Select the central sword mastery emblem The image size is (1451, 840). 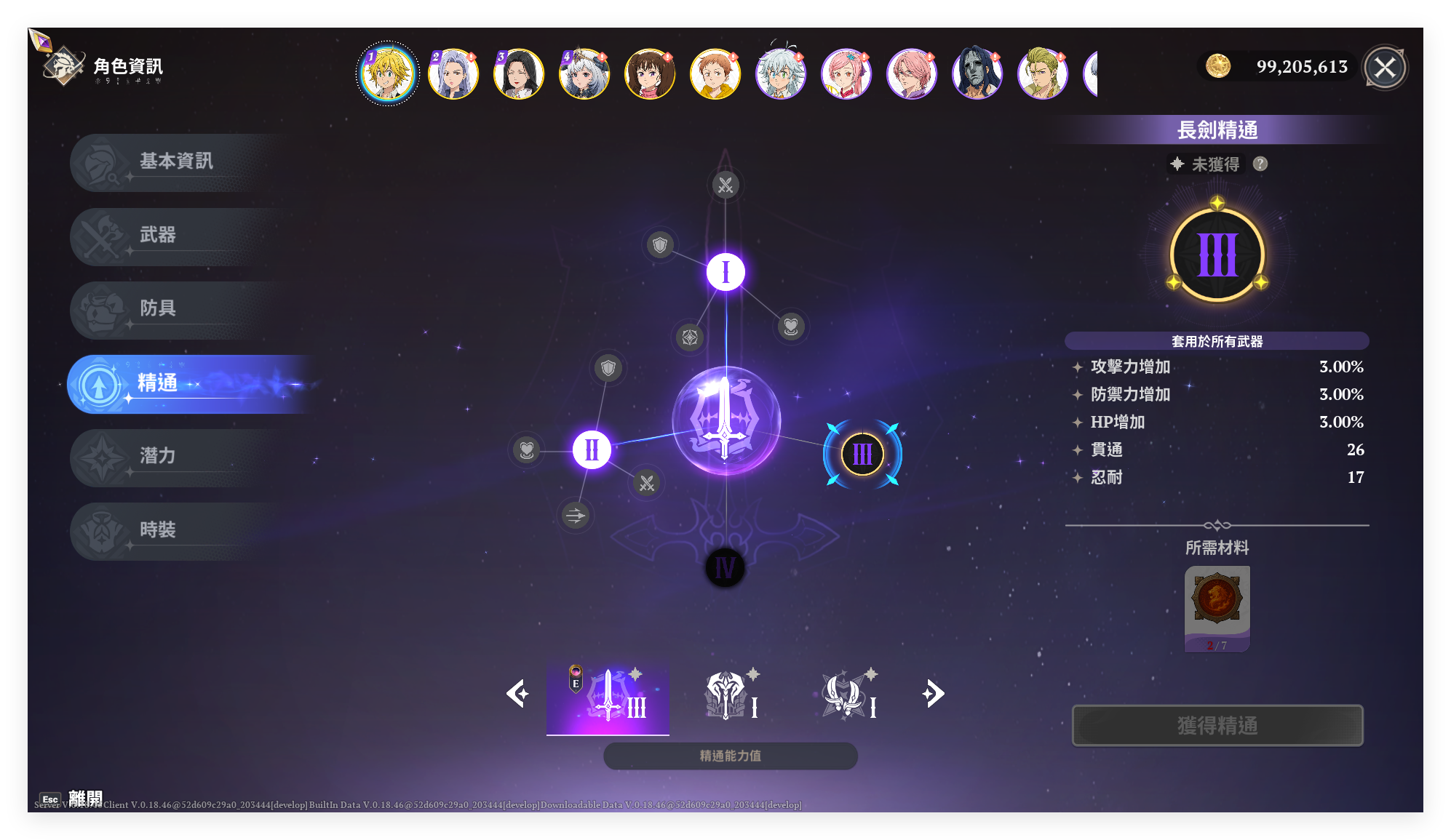point(725,420)
